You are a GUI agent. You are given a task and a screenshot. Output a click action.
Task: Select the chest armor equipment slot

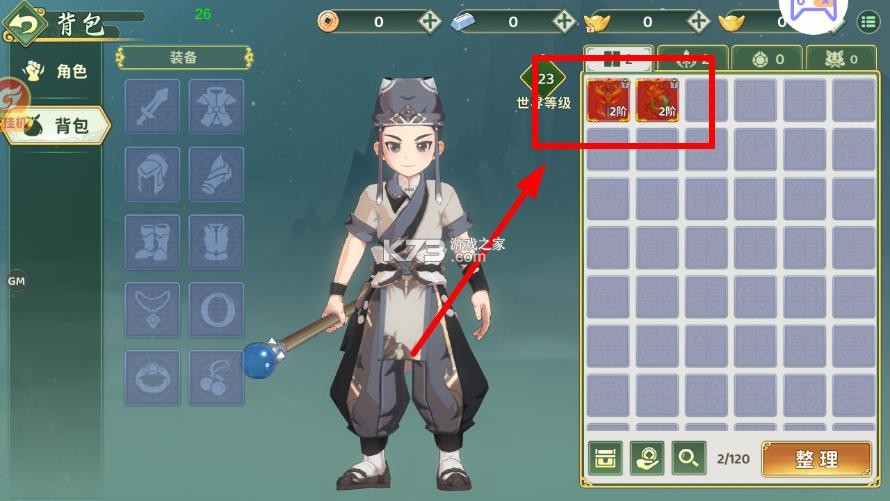point(216,106)
